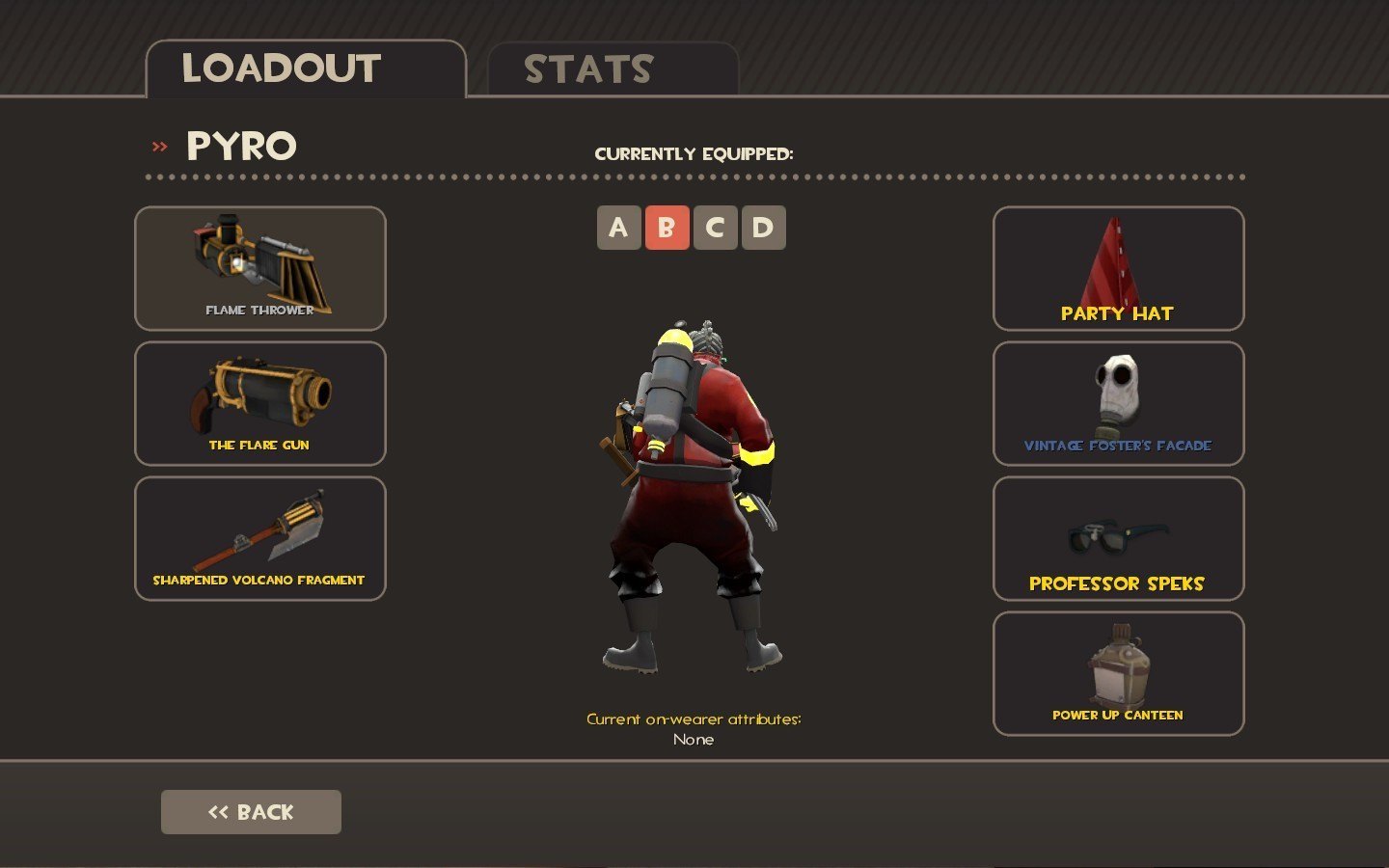Viewport: 1389px width, 868px height.
Task: Switch to loadout preset A
Action: pos(618,228)
